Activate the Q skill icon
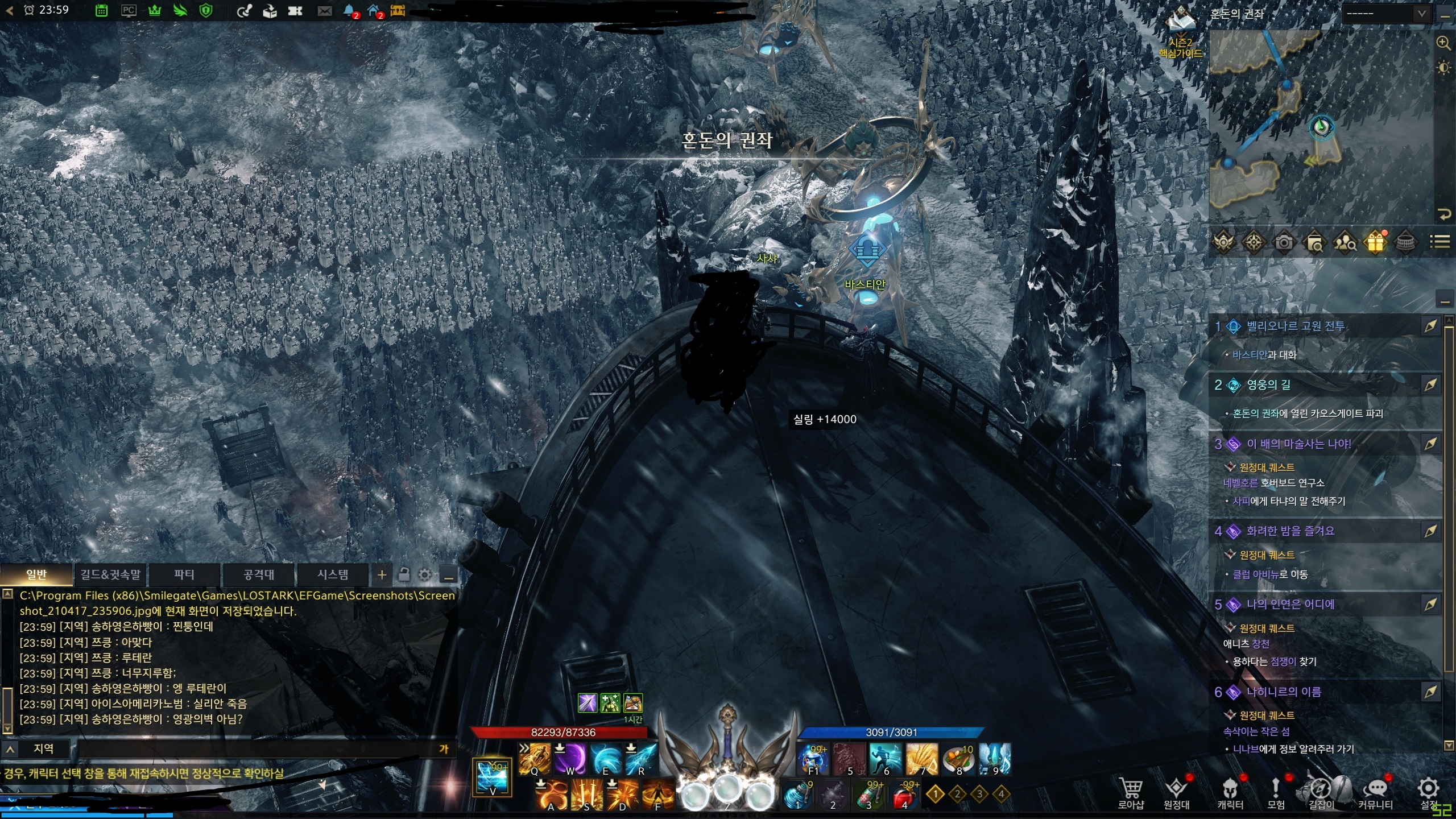1456x819 pixels. pyautogui.click(x=535, y=759)
